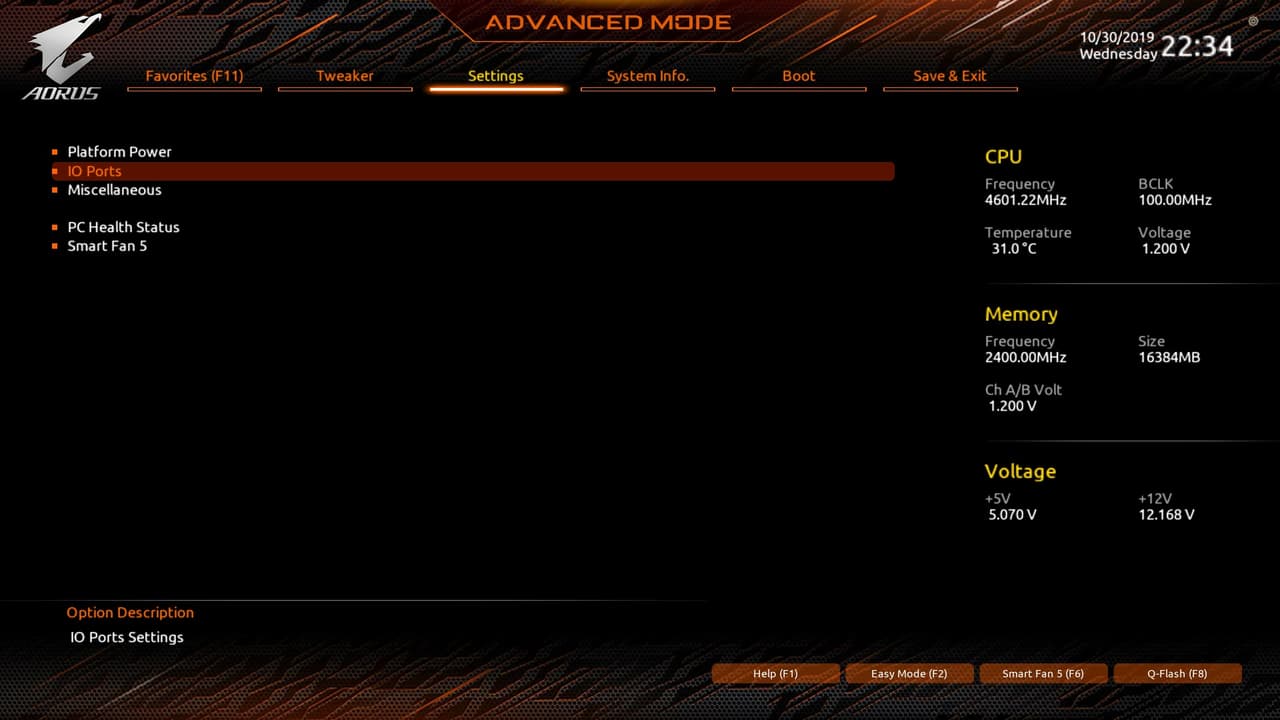
Task: Open the System Info. tab
Action: 647,76
